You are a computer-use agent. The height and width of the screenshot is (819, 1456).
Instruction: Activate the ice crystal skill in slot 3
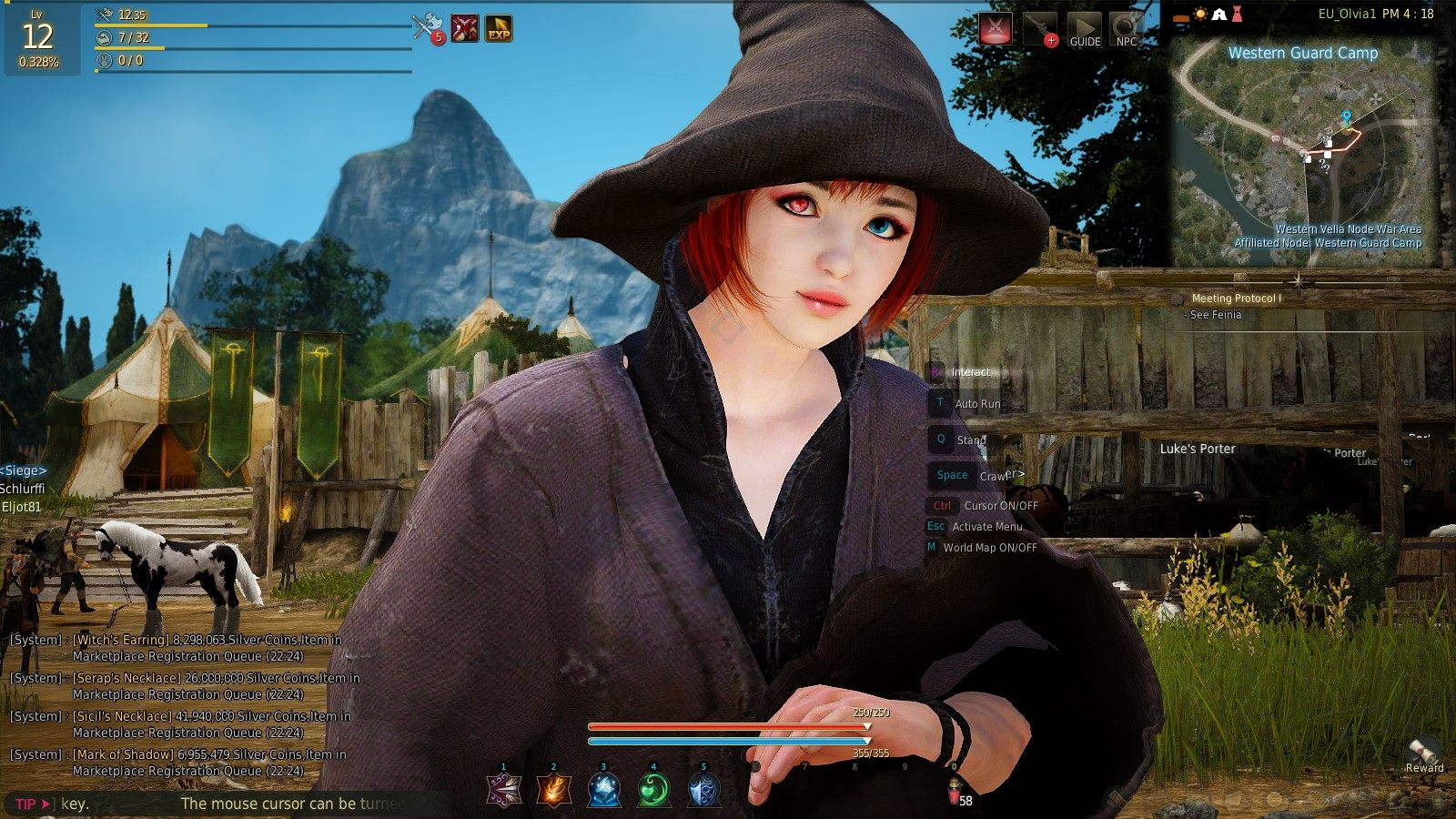(x=603, y=789)
